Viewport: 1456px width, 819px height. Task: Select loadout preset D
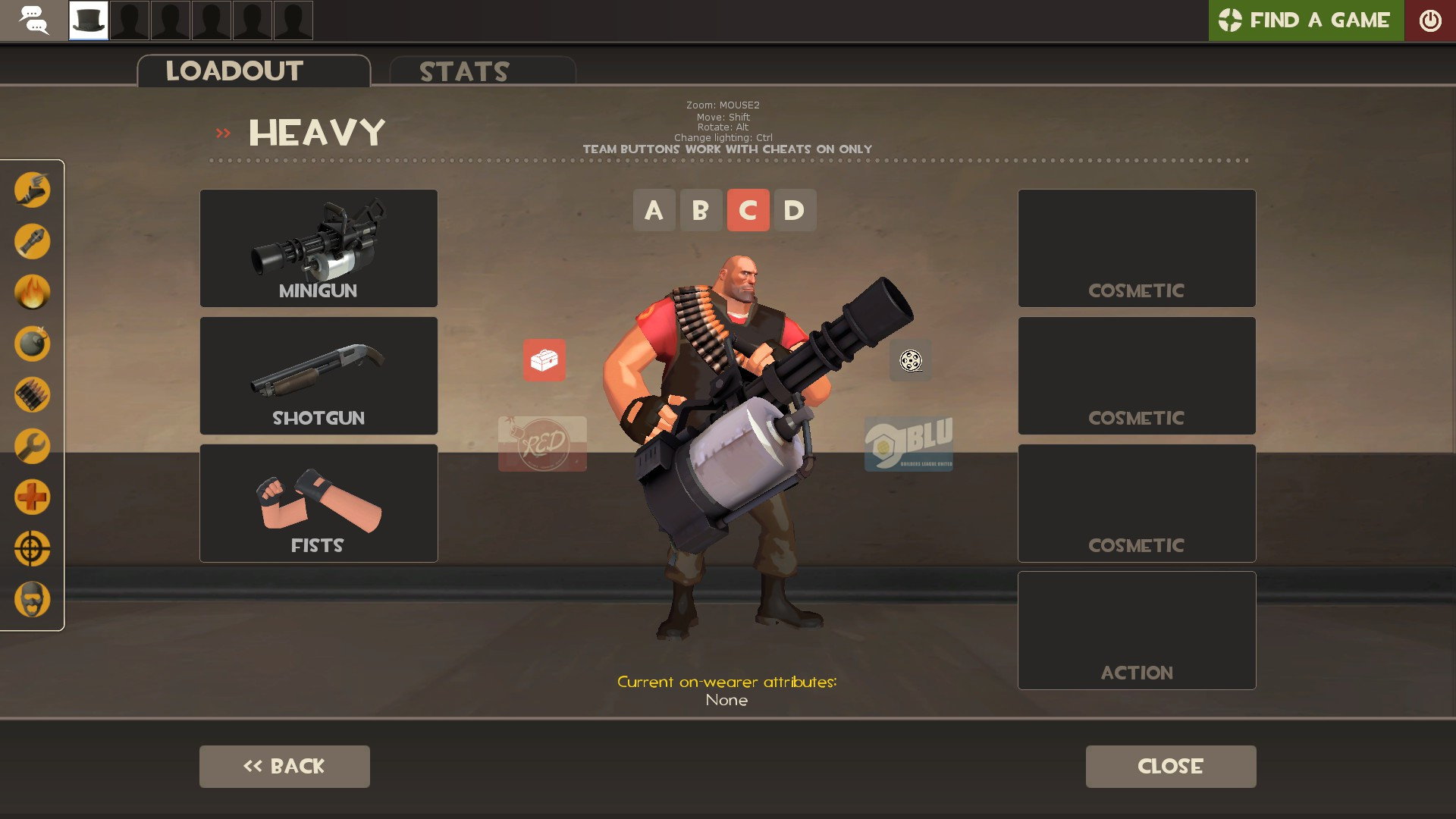click(795, 210)
